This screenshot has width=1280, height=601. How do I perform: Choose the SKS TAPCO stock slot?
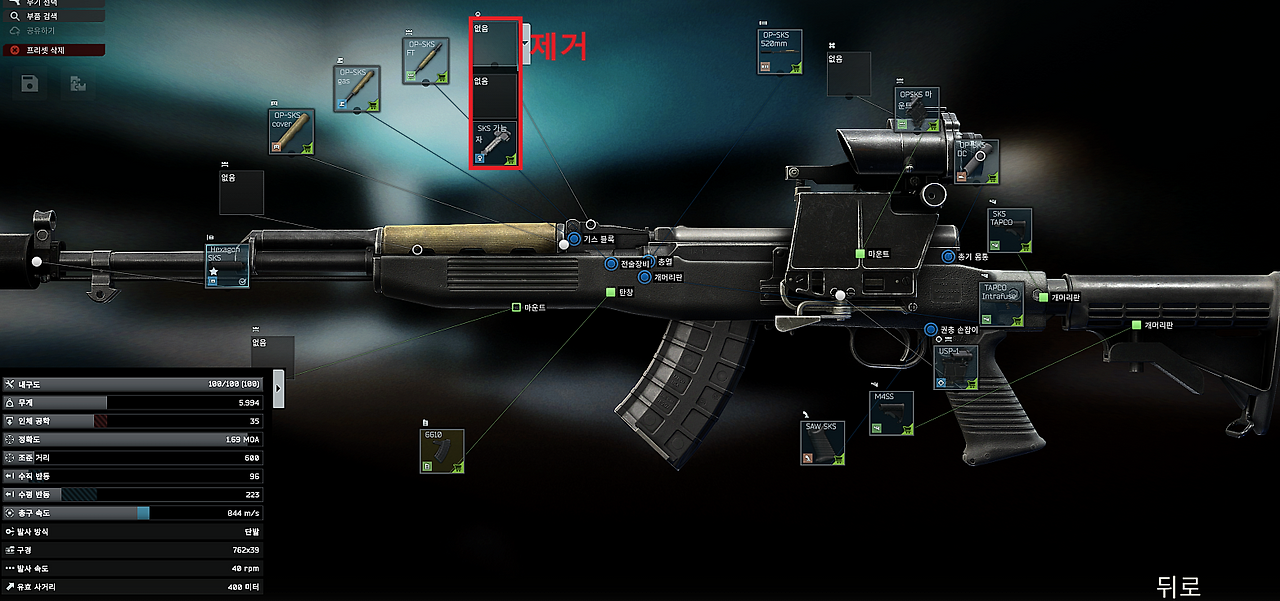point(1009,230)
